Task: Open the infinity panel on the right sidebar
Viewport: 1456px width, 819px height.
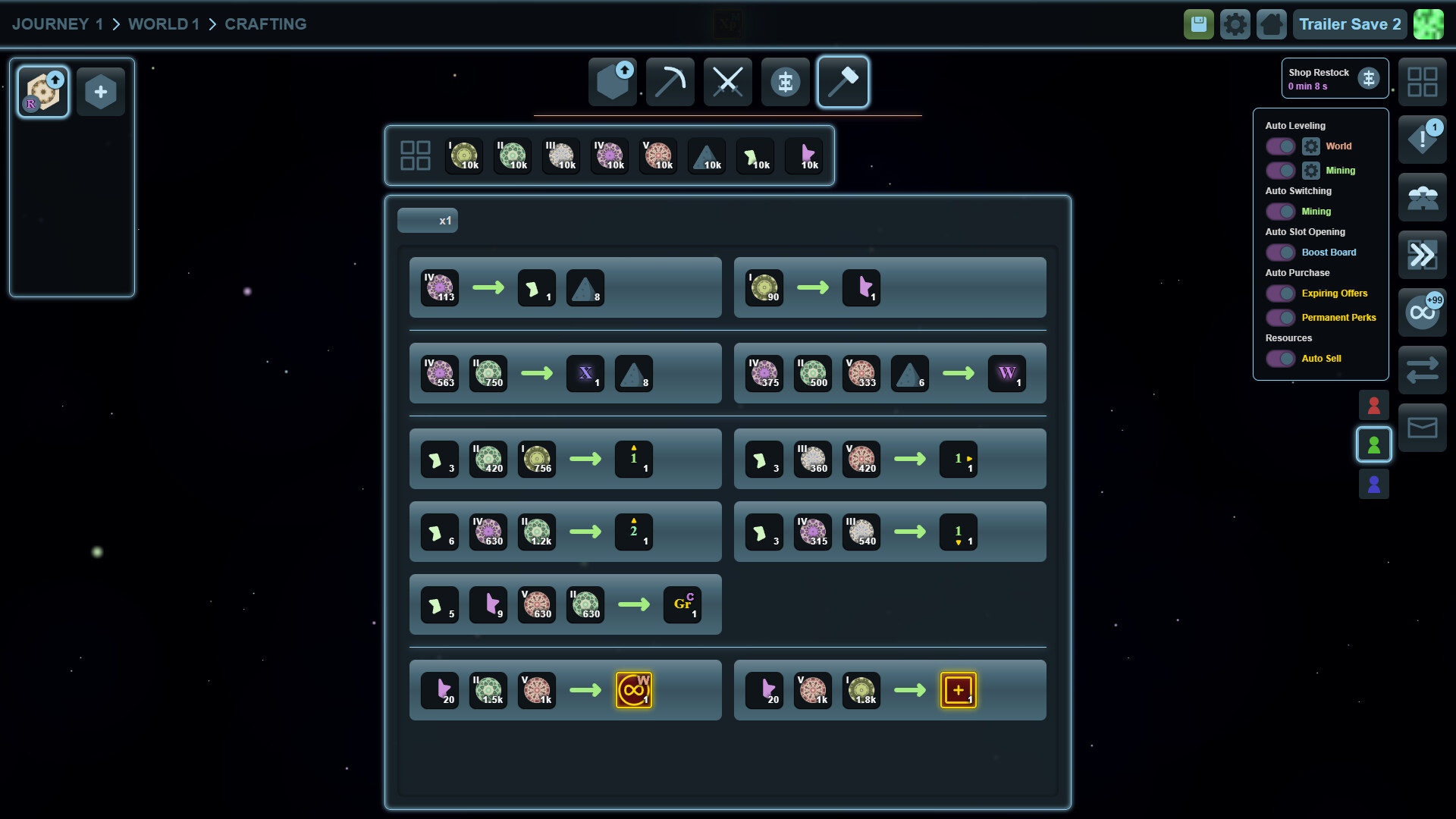Action: point(1422,312)
